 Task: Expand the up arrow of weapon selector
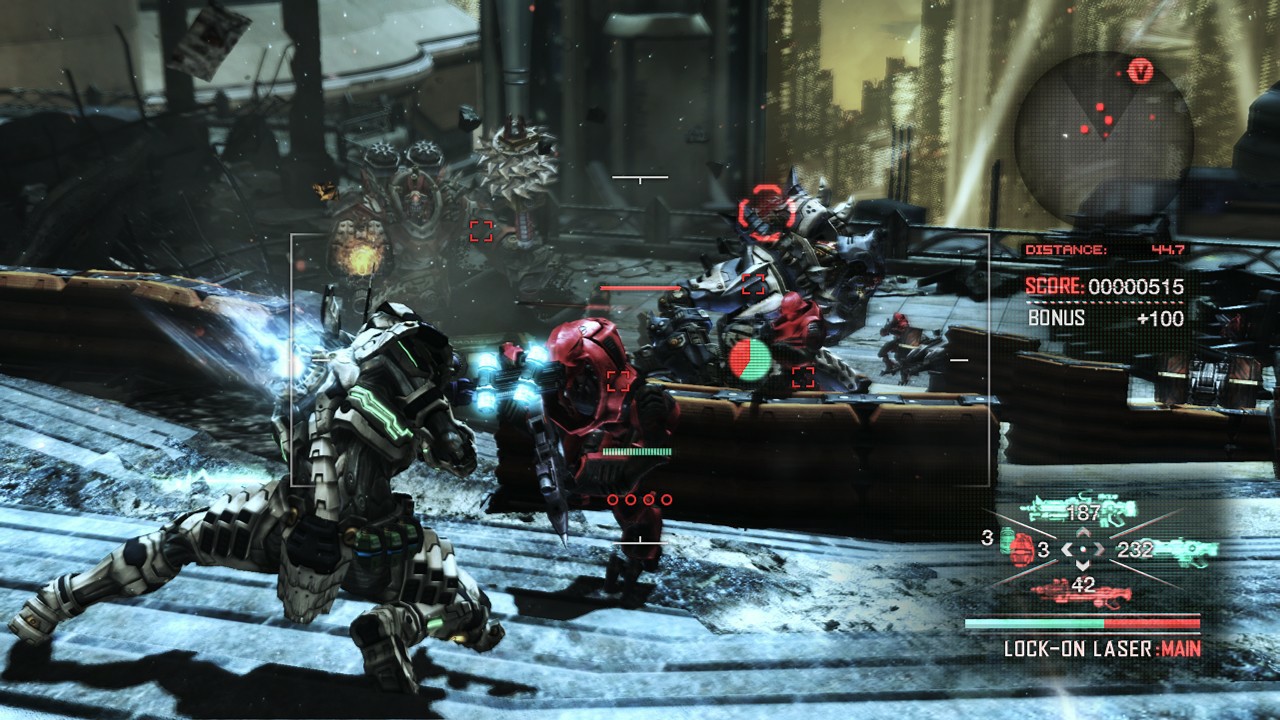pos(1083,532)
